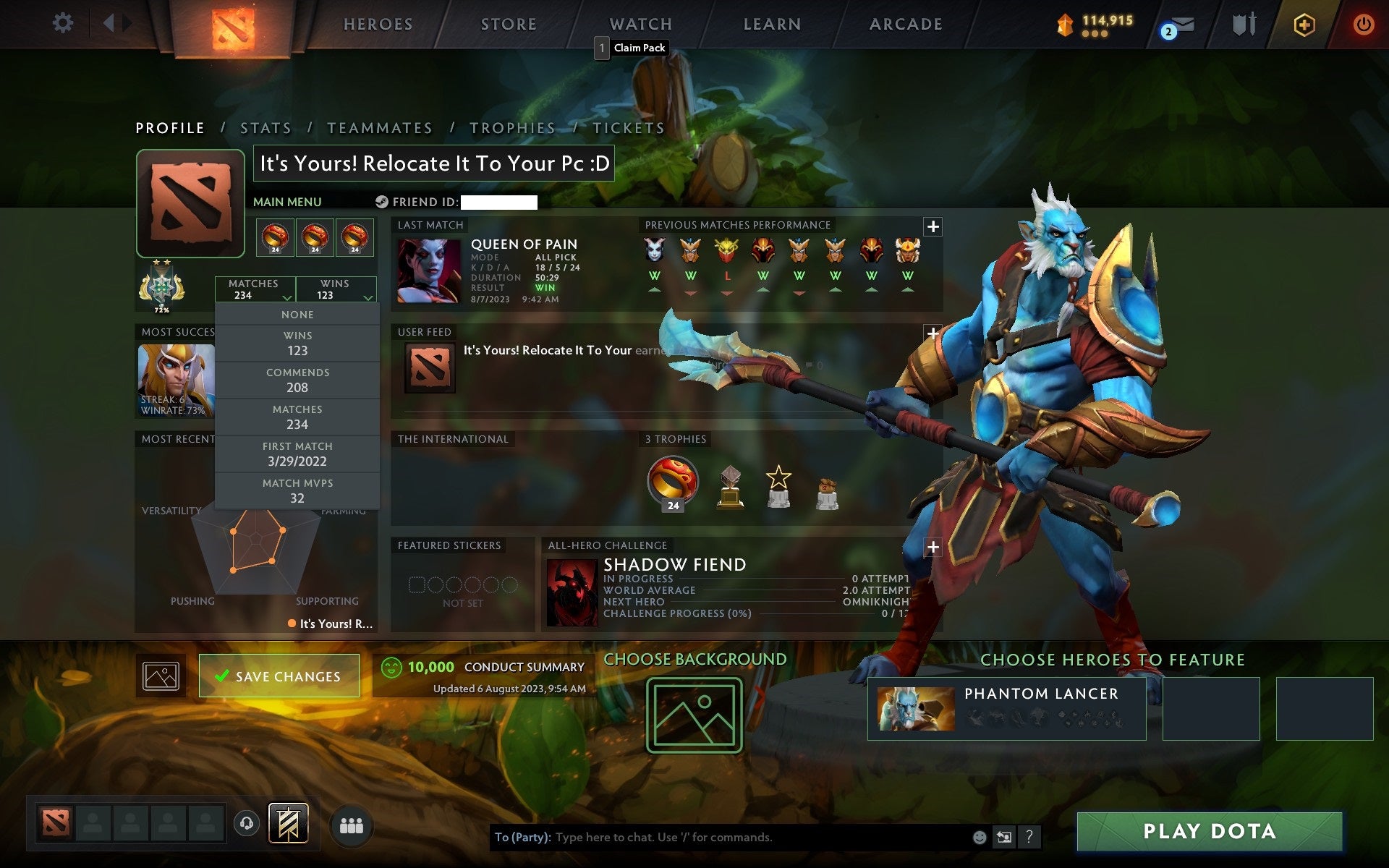Open the mail inbox with 2 notifications
The image size is (1389, 868).
click(x=1180, y=25)
